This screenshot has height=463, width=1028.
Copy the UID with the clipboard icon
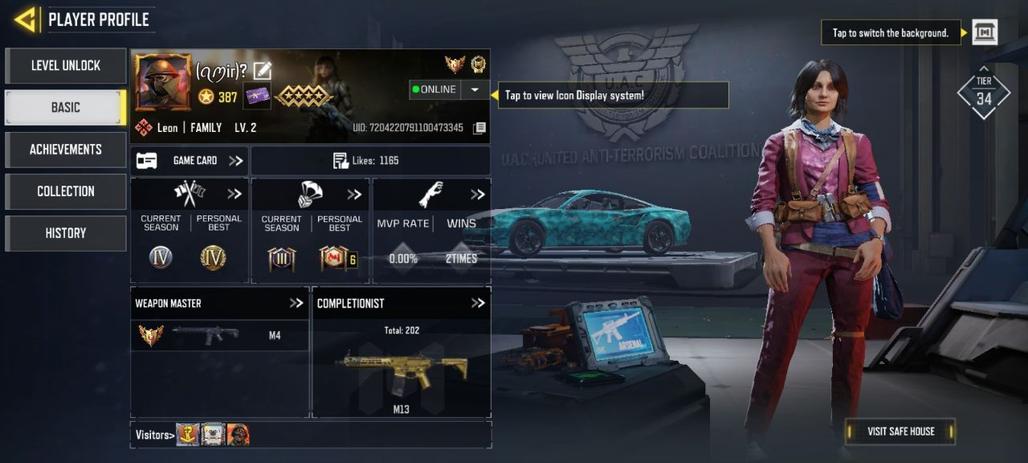(x=480, y=128)
